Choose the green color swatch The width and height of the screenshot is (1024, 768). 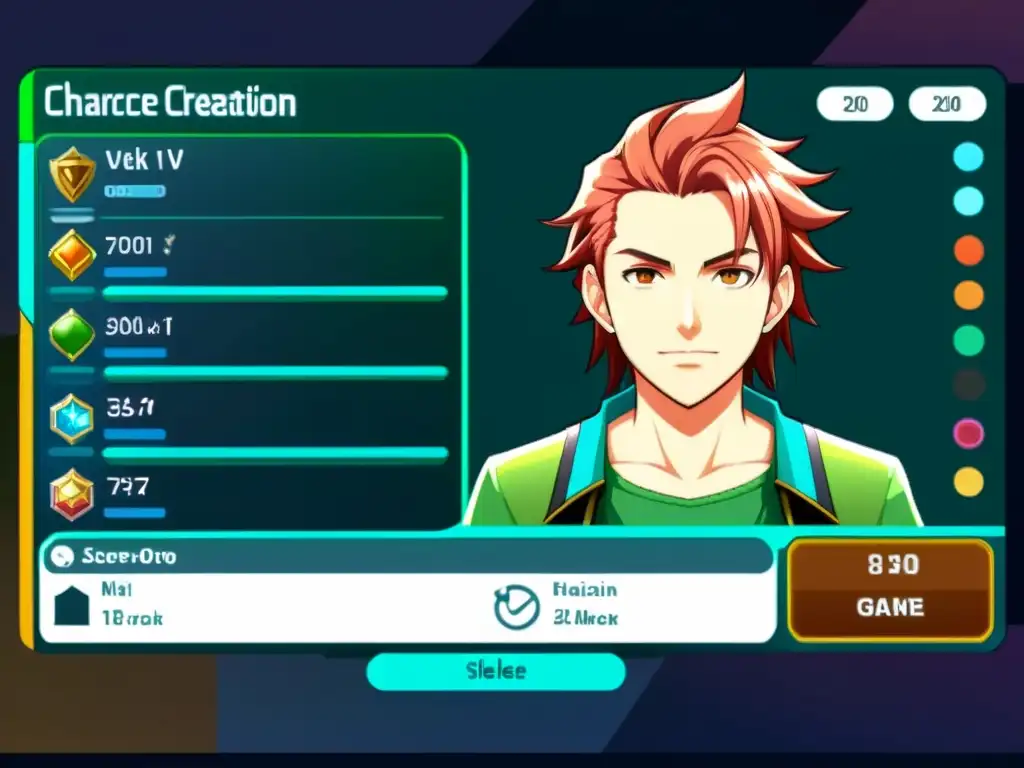click(x=968, y=340)
